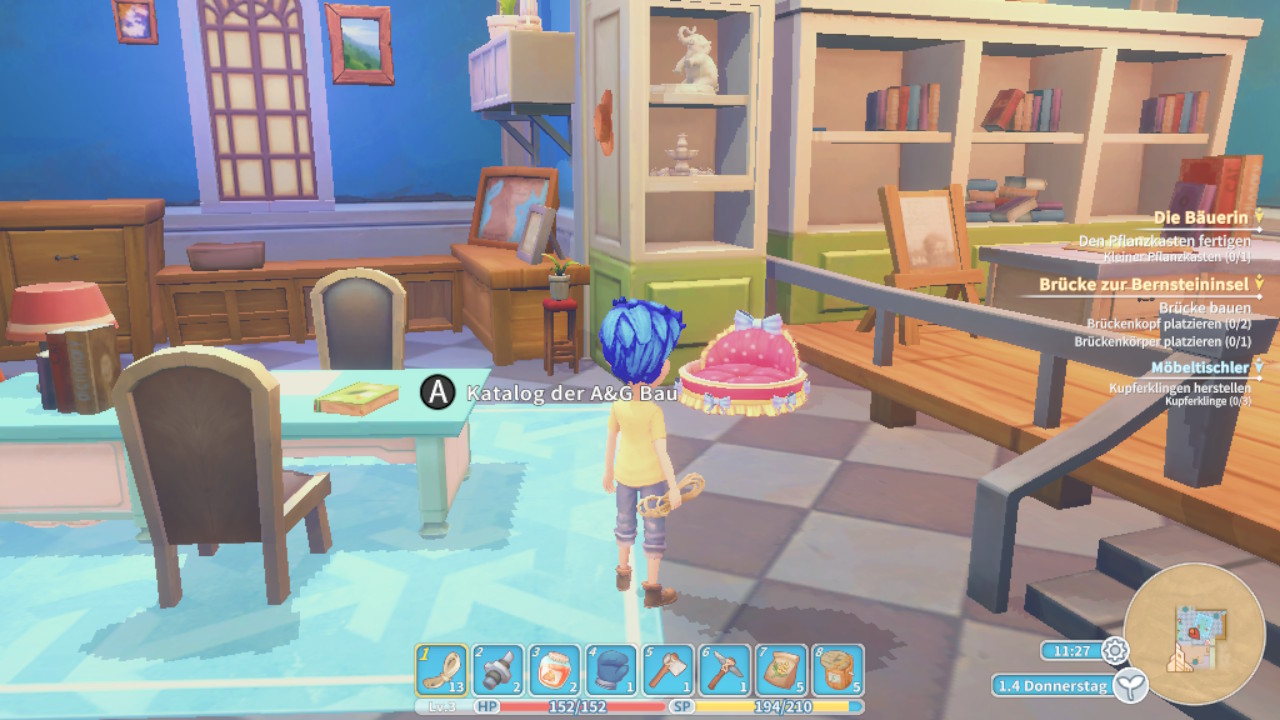The width and height of the screenshot is (1280, 720).
Task: Equip the blue boxing glove
Action: (611, 670)
